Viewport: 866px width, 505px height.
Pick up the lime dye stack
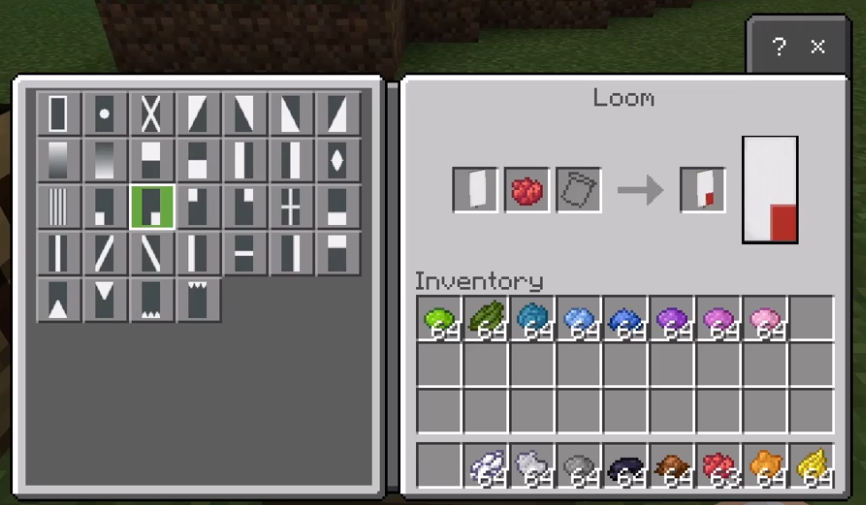click(x=439, y=318)
